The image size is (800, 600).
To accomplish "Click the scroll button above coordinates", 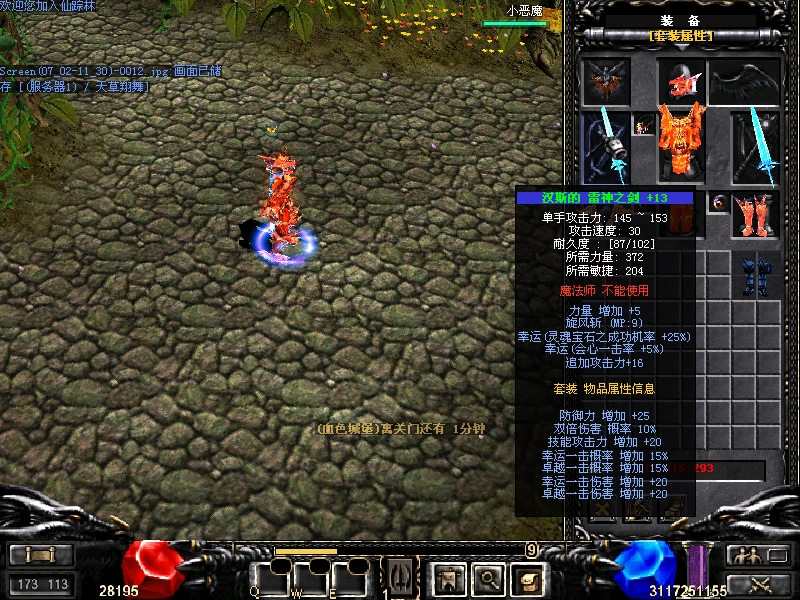I will coord(41,556).
